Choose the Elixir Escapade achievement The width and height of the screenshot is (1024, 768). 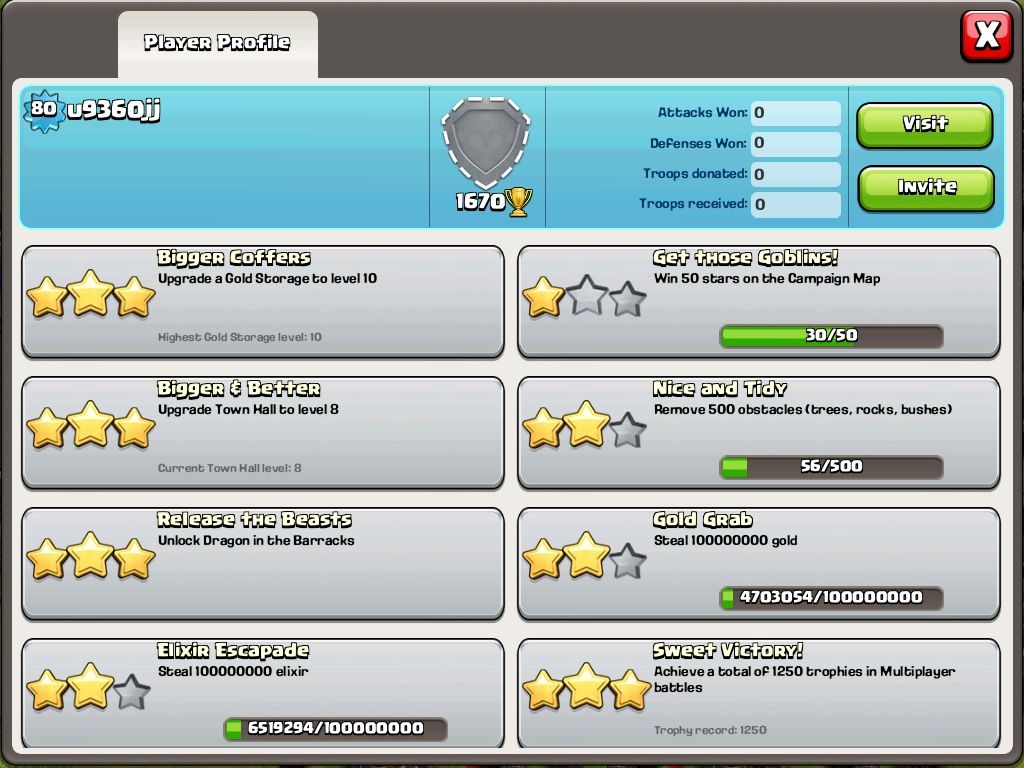click(262, 694)
